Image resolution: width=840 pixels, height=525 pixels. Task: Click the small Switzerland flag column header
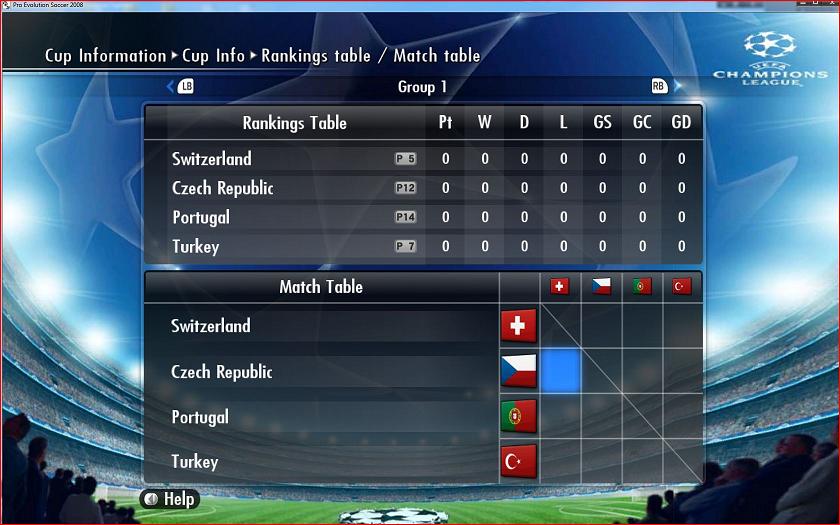[560, 287]
